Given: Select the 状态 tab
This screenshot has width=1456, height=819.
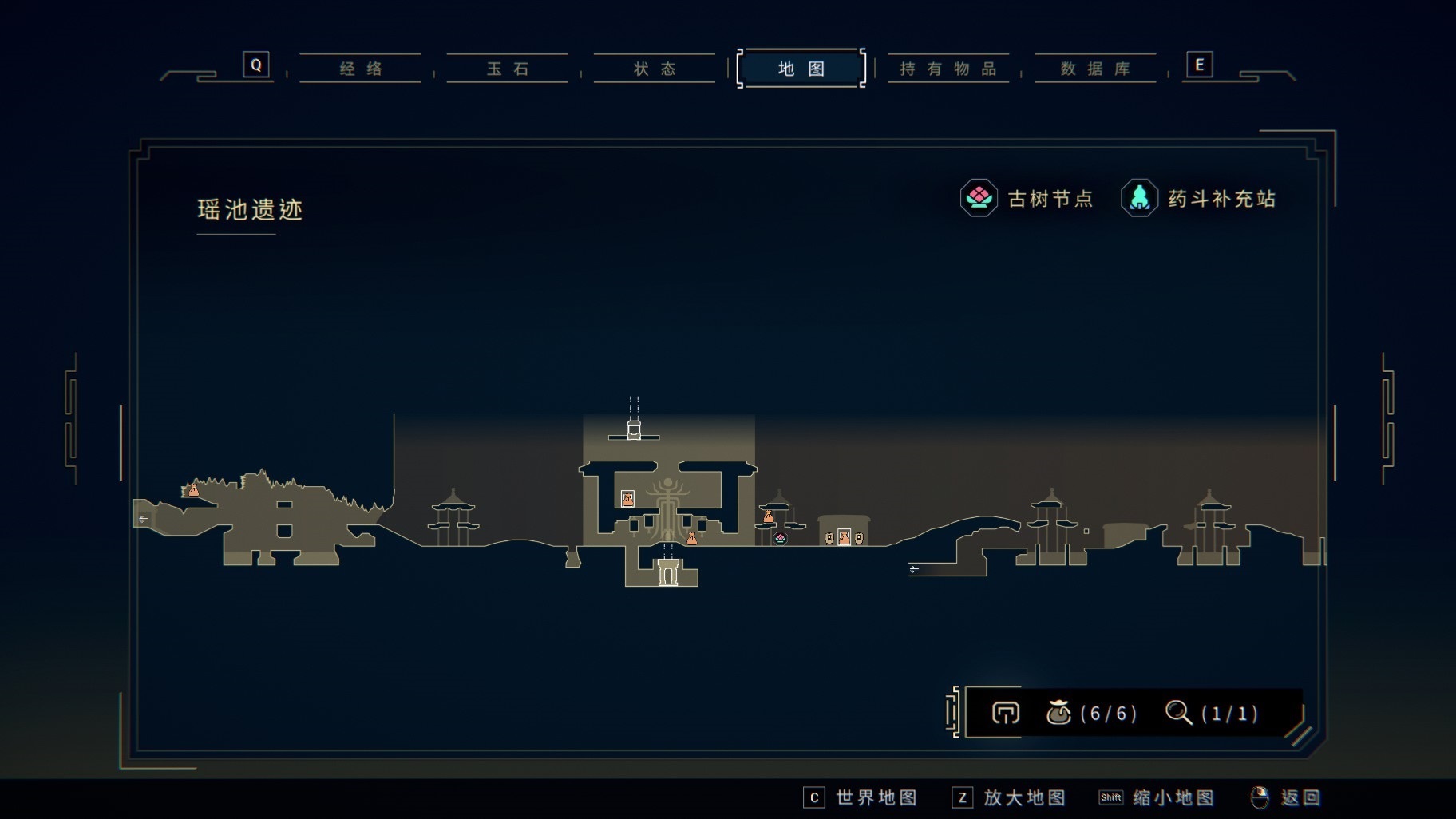Looking at the screenshot, I should [655, 69].
